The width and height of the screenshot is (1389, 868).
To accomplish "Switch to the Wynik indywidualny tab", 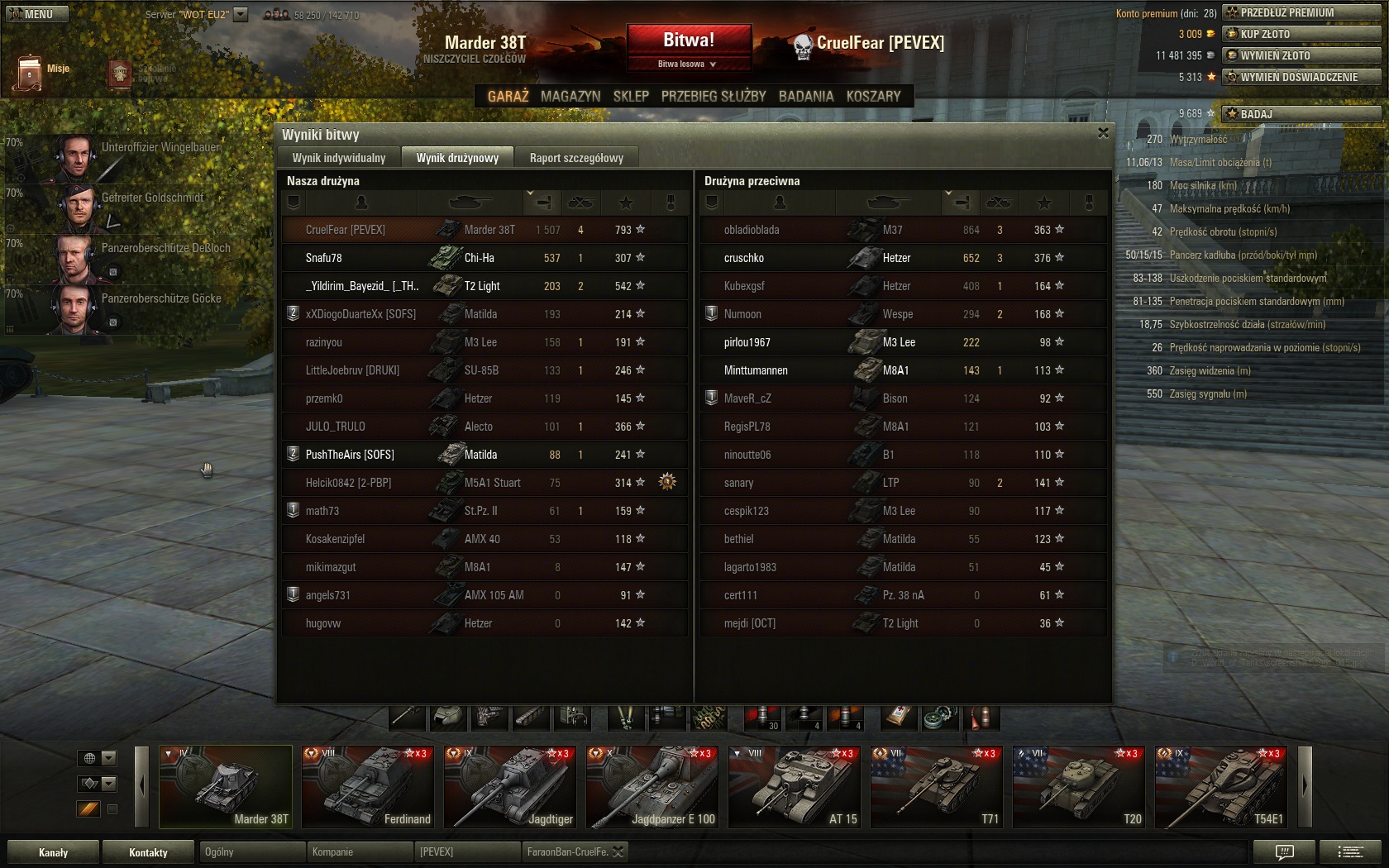I will point(339,158).
